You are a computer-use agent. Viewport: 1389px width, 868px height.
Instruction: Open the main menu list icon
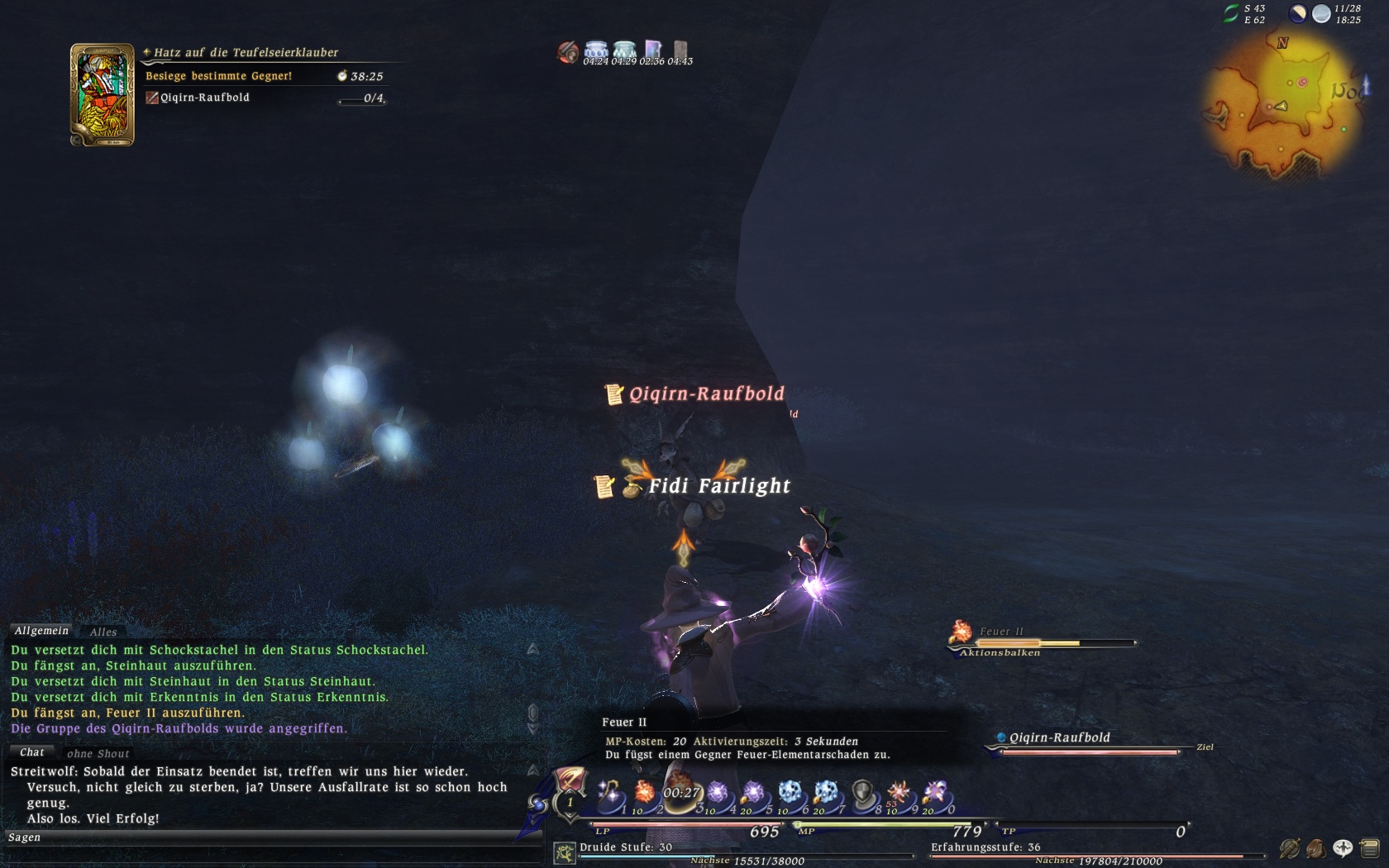click(x=1369, y=847)
